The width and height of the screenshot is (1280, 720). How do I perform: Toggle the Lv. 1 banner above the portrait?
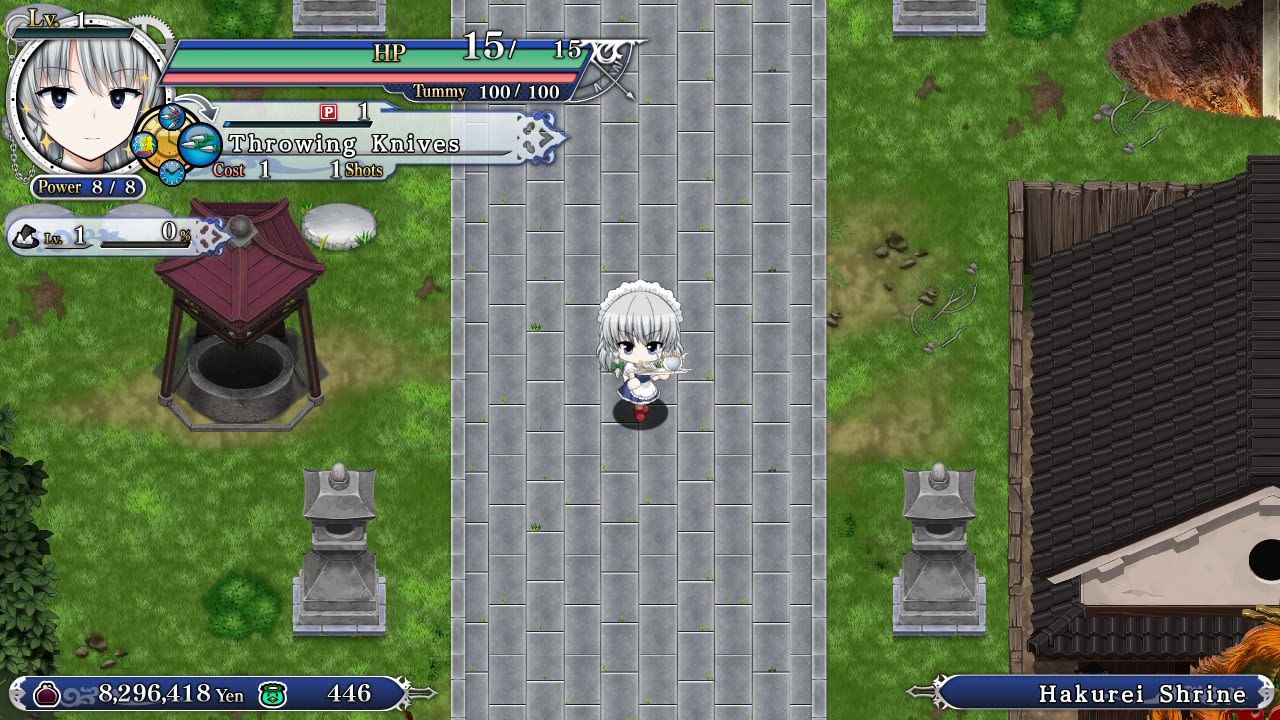45,17
